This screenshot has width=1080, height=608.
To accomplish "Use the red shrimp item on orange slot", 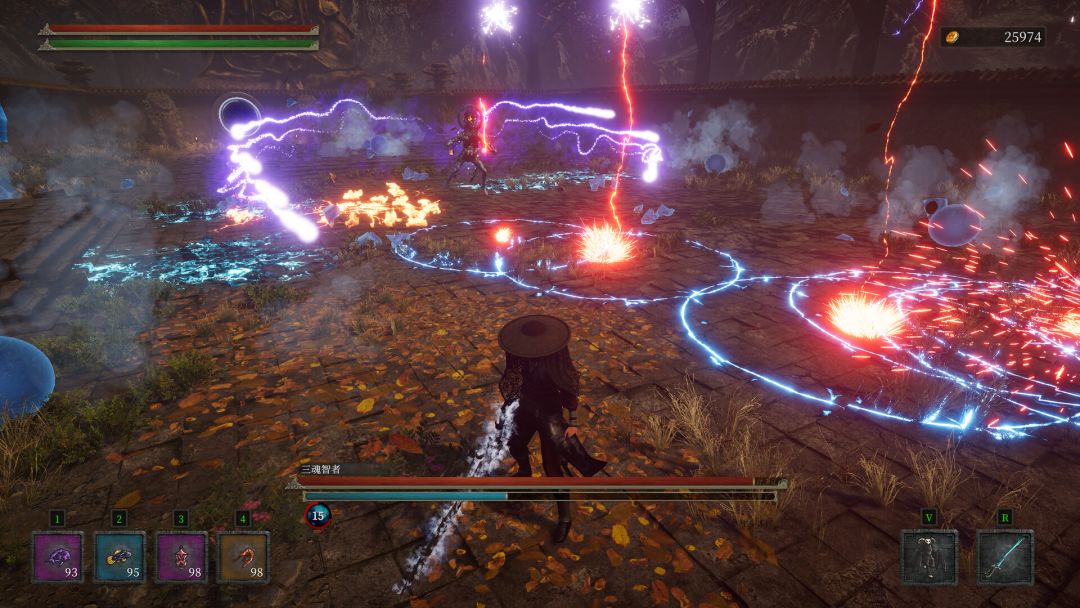I will (243, 556).
